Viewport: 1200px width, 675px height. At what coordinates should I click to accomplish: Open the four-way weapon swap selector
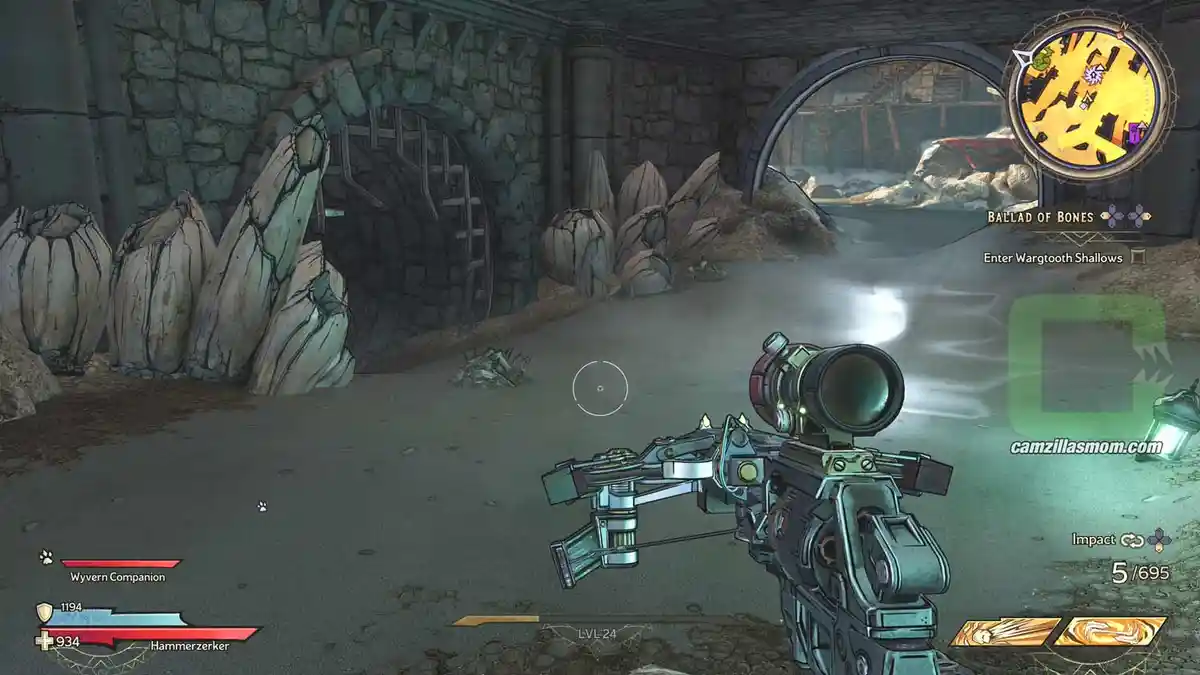(x=1159, y=540)
